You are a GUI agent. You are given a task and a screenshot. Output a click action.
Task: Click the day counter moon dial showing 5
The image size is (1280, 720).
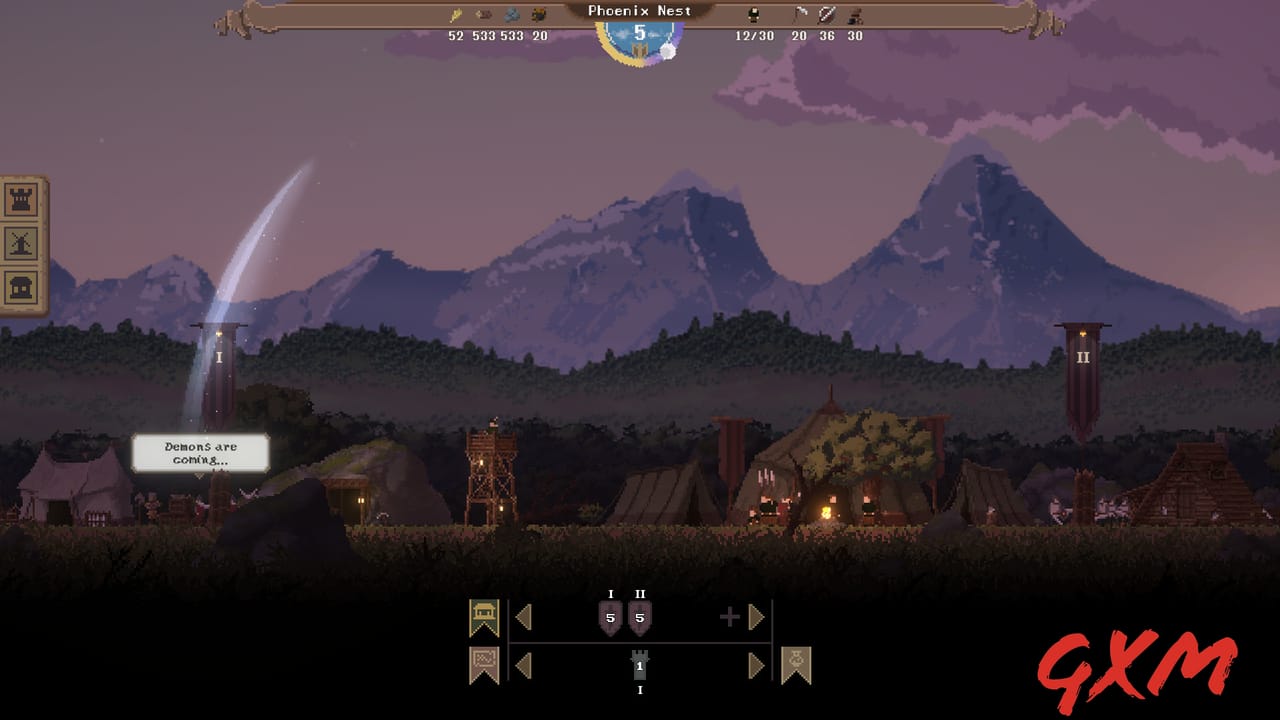coord(640,33)
